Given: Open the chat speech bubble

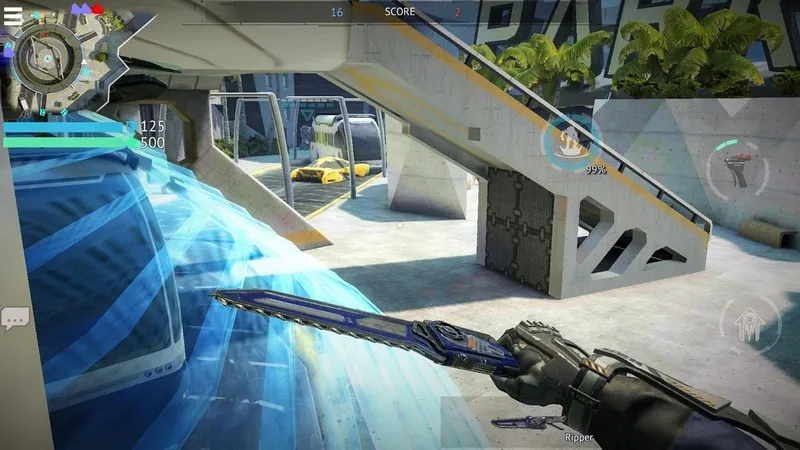Looking at the screenshot, I should pos(15,318).
